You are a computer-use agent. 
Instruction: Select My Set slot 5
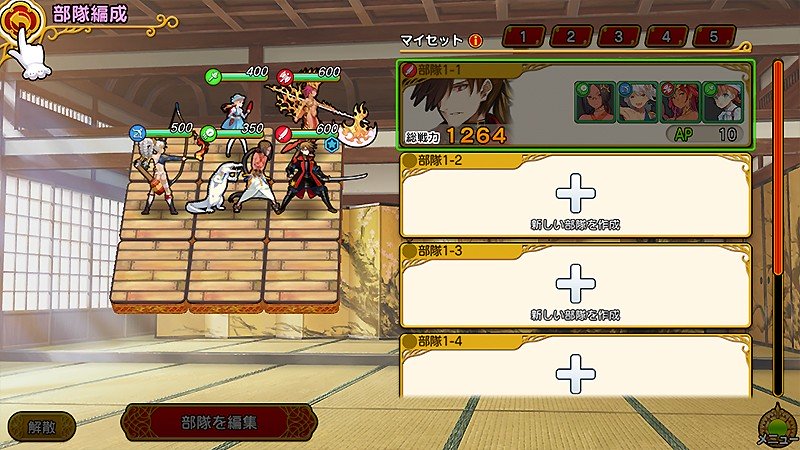pos(715,37)
